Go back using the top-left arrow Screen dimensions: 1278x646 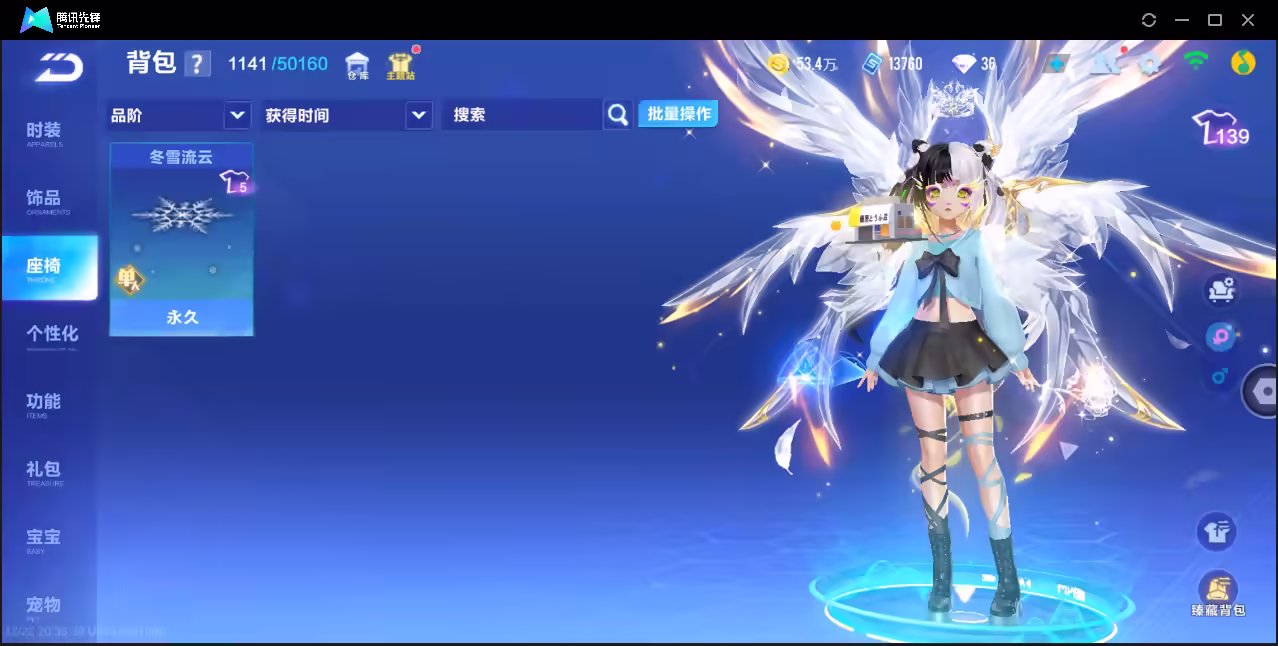click(58, 68)
